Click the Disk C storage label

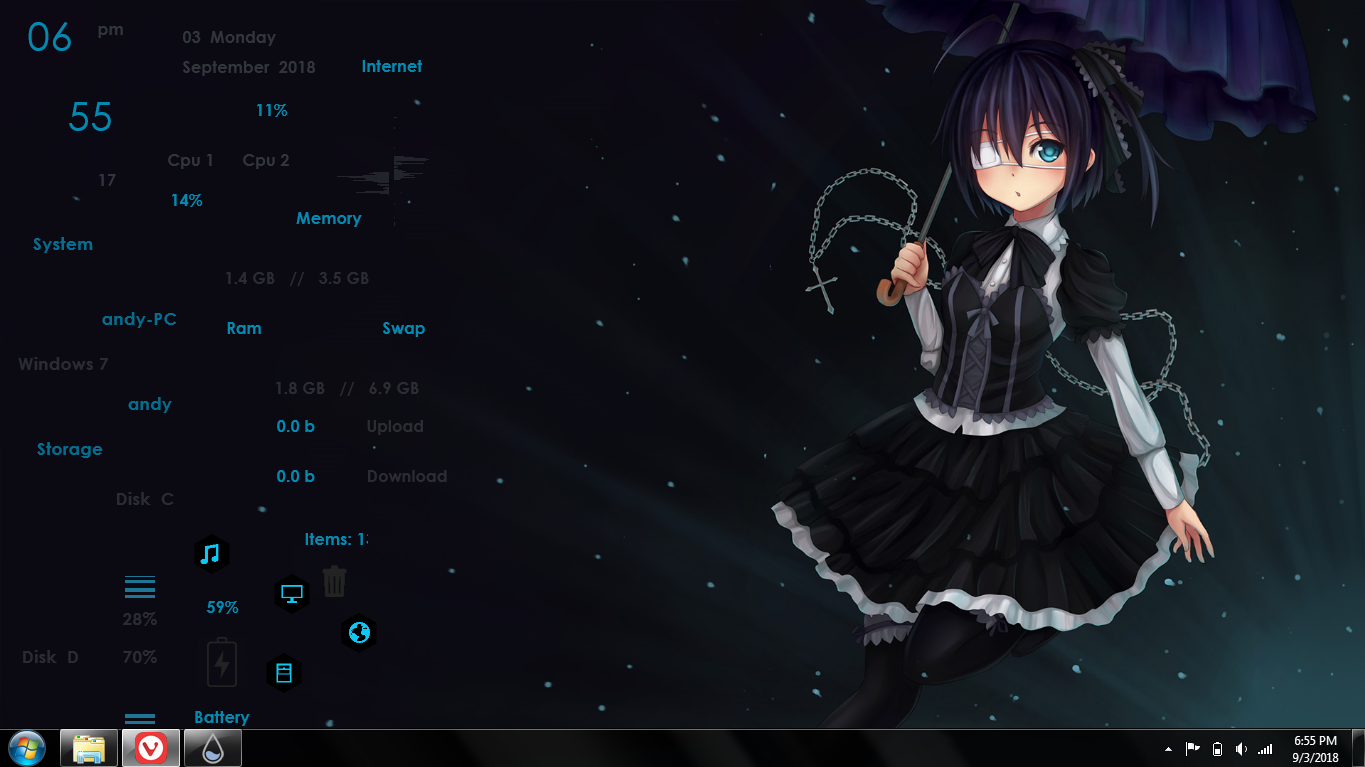pos(146,498)
